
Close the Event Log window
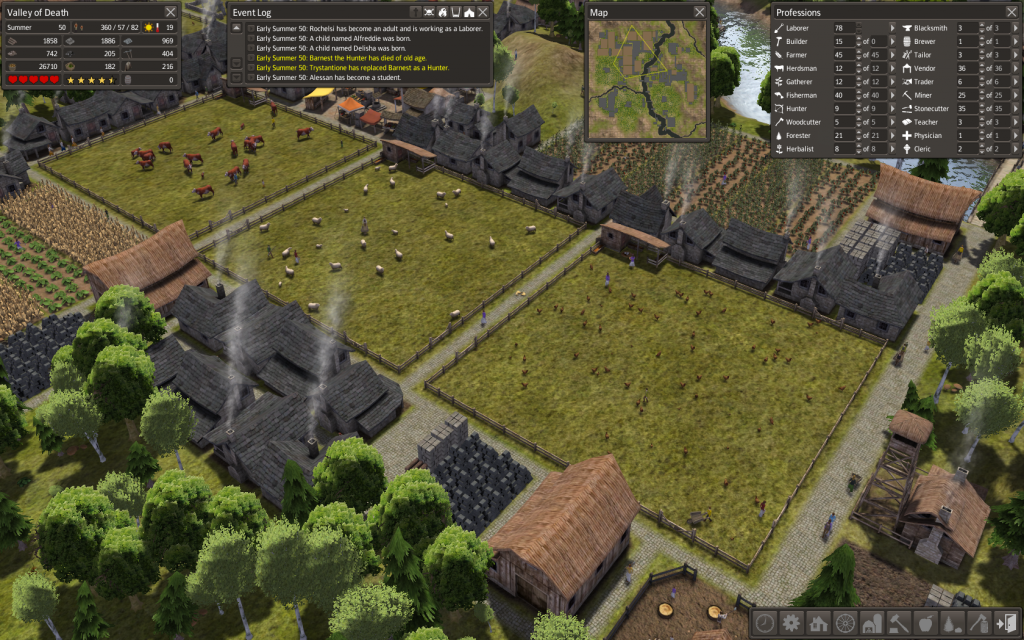483,12
